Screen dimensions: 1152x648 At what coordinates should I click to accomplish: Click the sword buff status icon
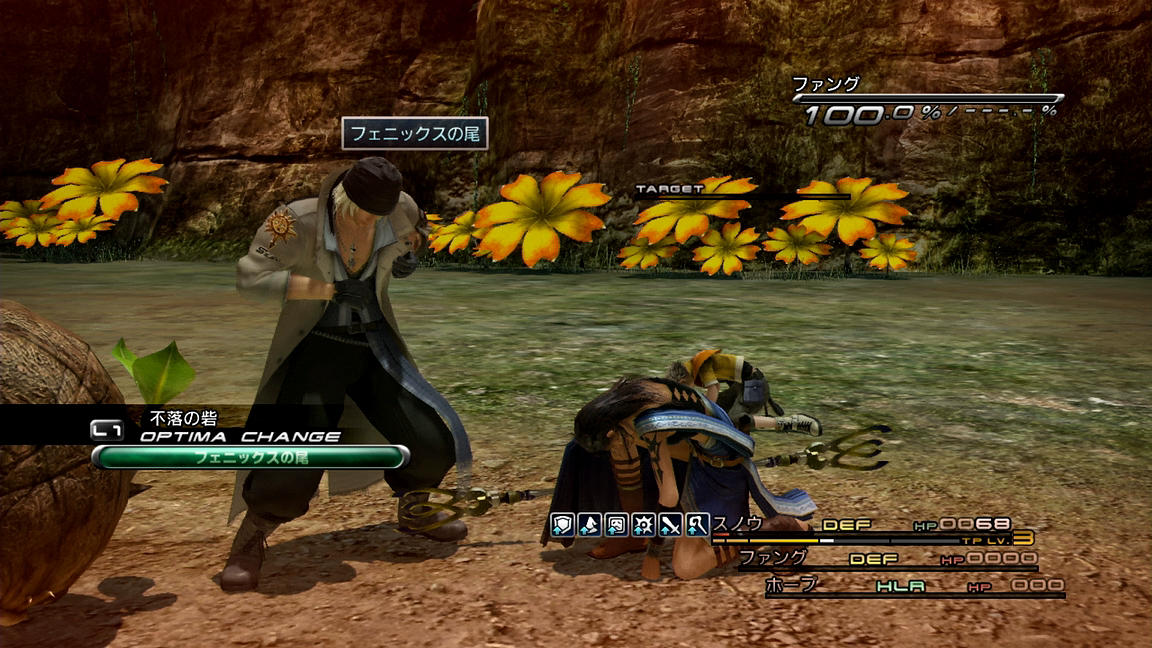(671, 523)
